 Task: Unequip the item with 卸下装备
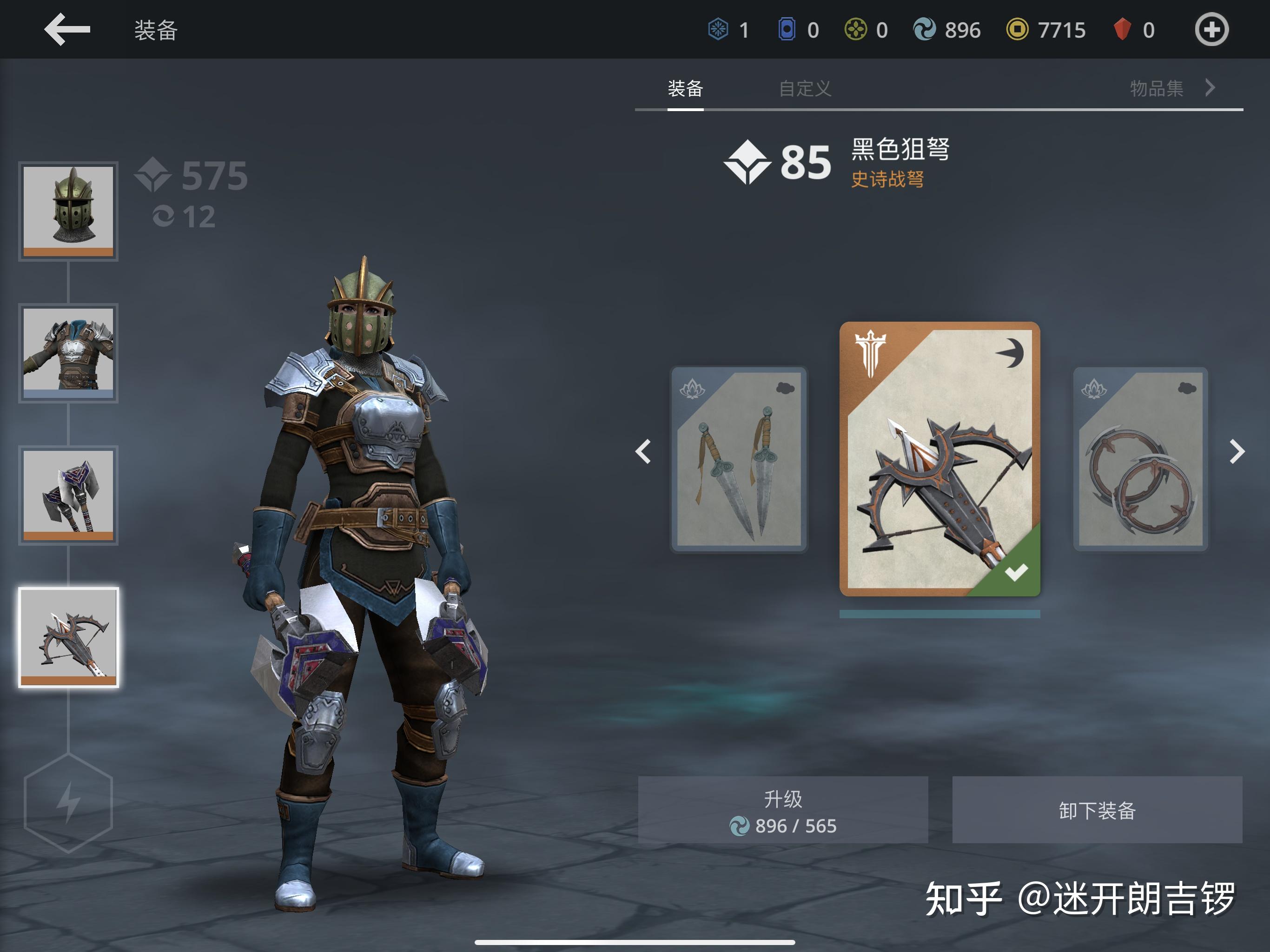click(x=1097, y=810)
